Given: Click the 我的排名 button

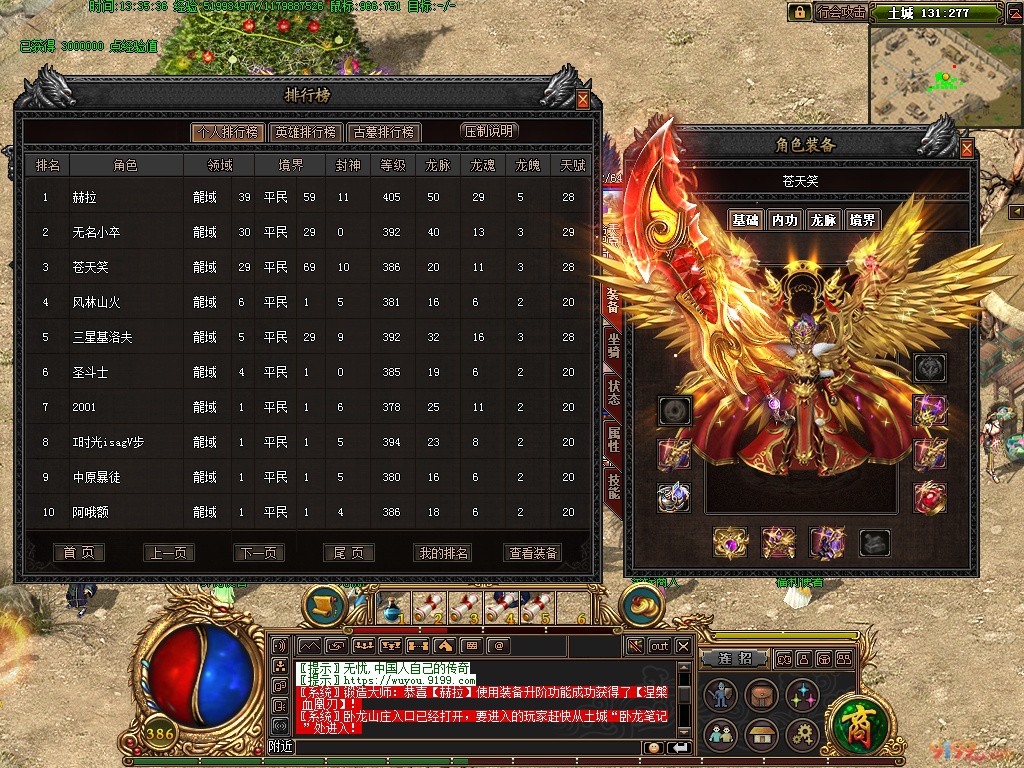Looking at the screenshot, I should pos(443,553).
